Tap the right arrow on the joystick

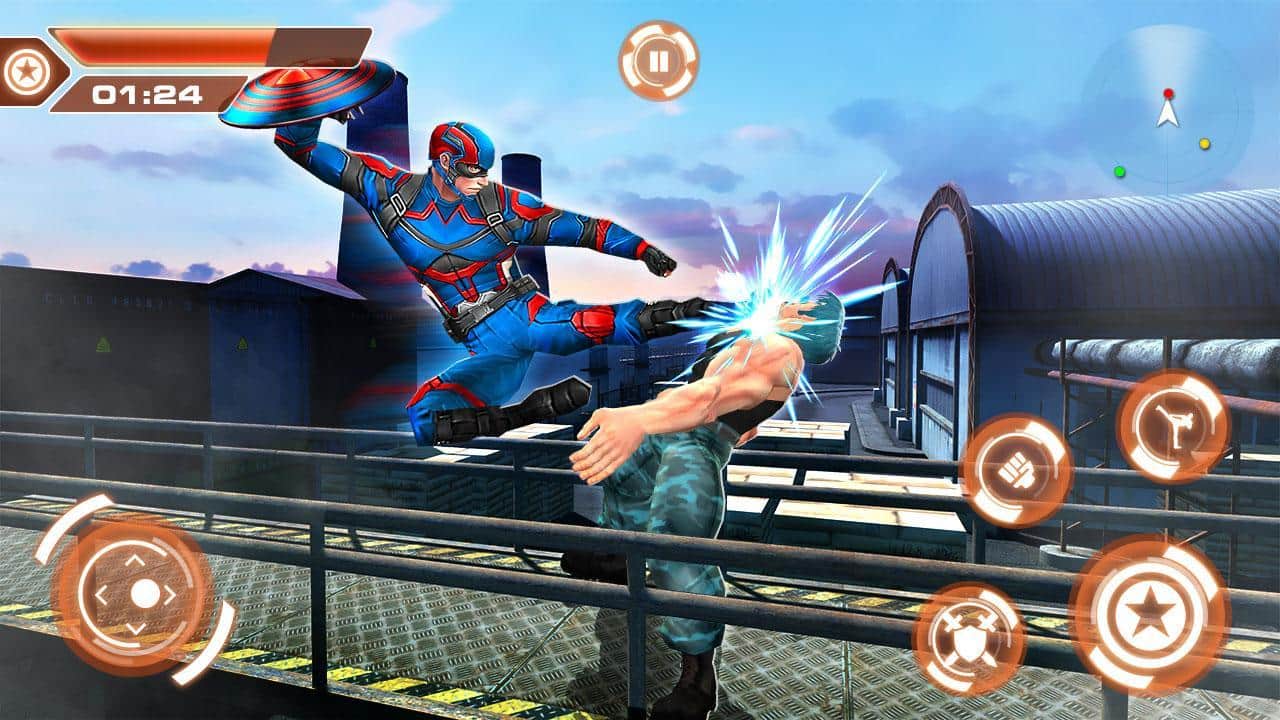(x=169, y=593)
